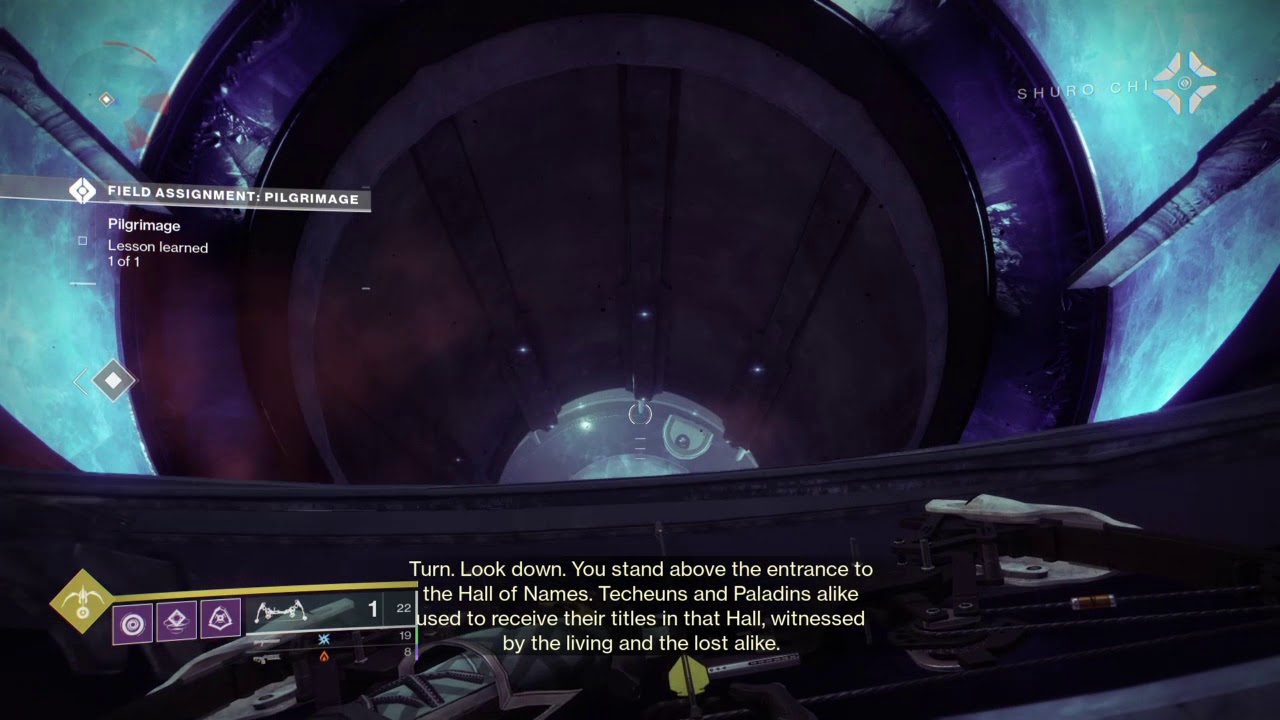Select the diamond objective waypoint marker

113,381
